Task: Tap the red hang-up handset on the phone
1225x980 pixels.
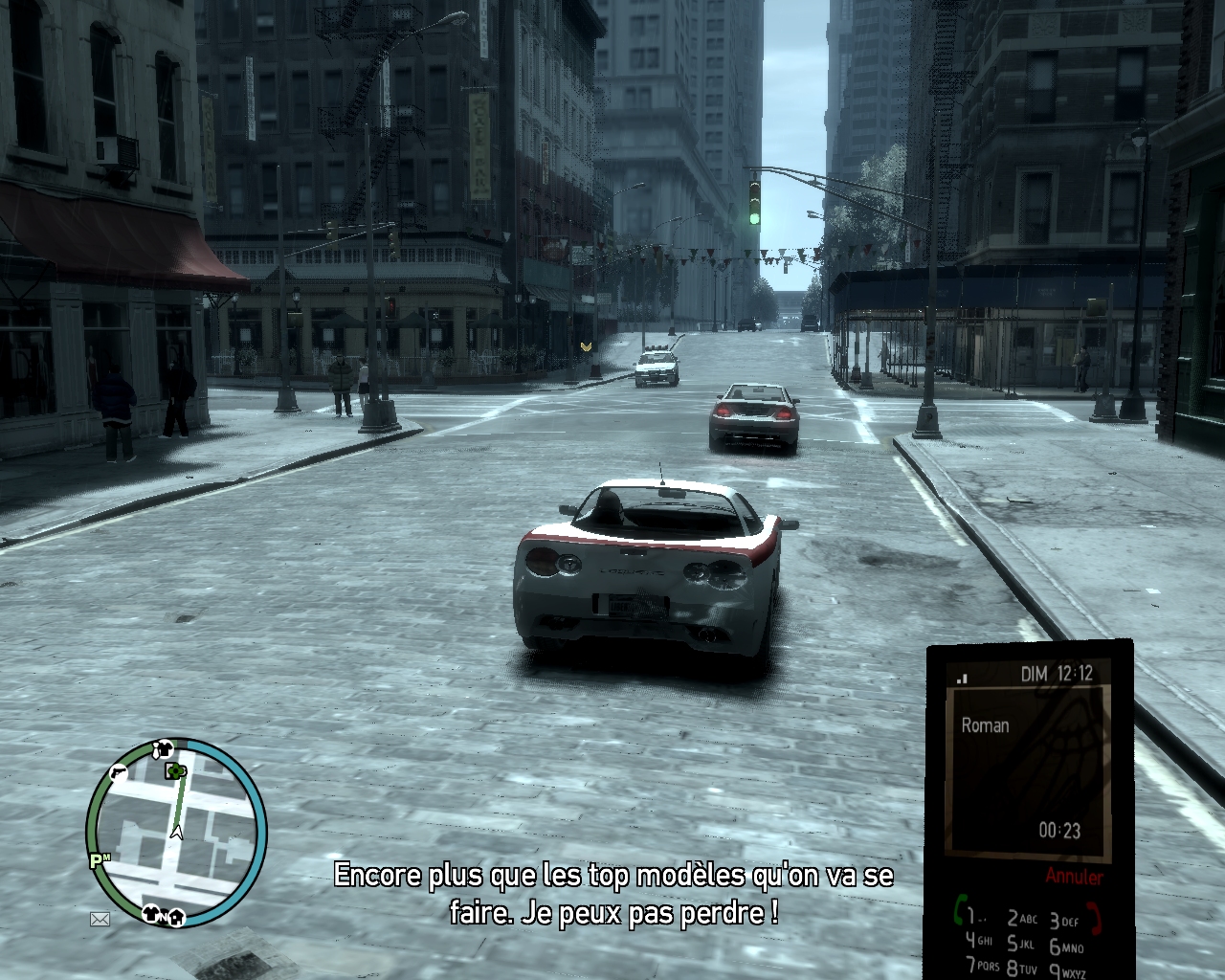Action: [x=1095, y=919]
